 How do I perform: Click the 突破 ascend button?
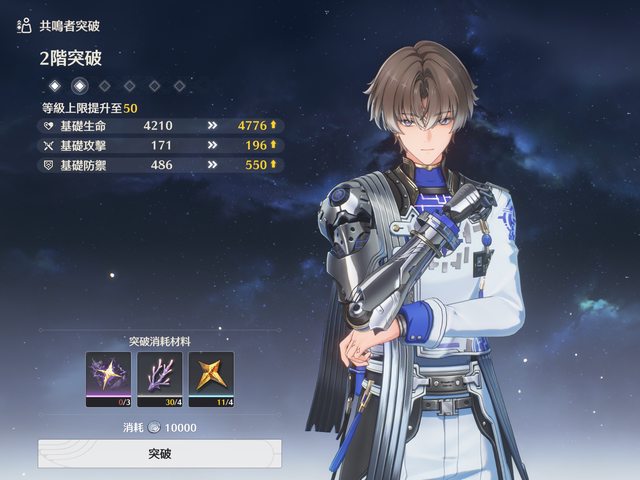(159, 453)
